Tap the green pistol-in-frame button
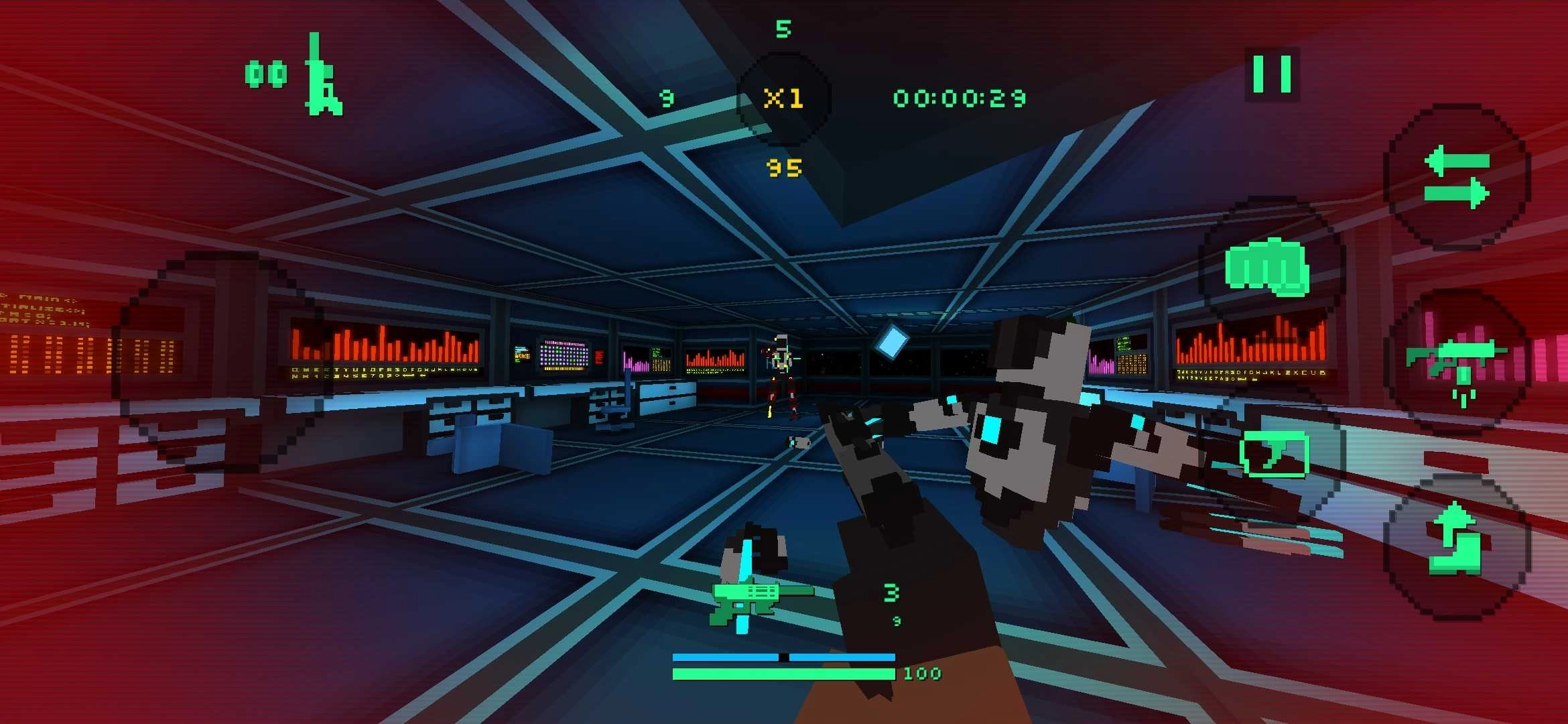1568x724 pixels. [x=1274, y=454]
